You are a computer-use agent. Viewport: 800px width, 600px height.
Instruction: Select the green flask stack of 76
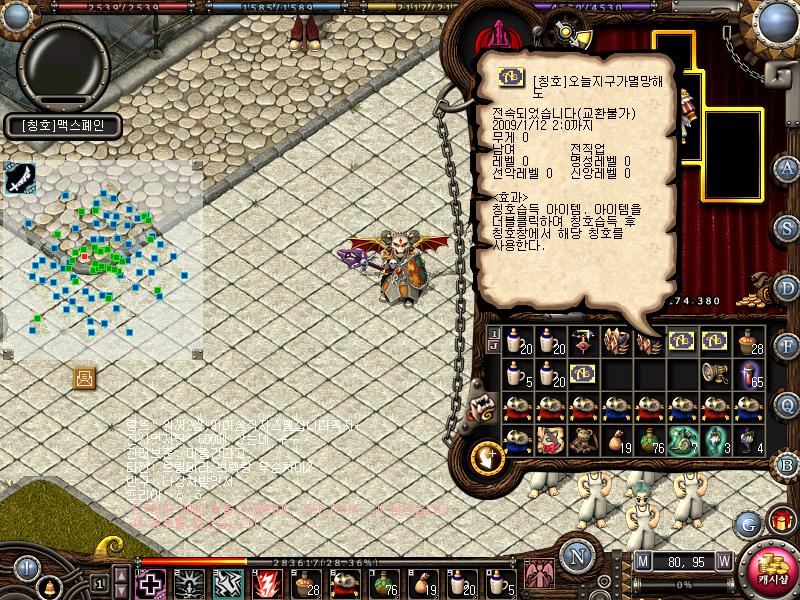pyautogui.click(x=648, y=439)
